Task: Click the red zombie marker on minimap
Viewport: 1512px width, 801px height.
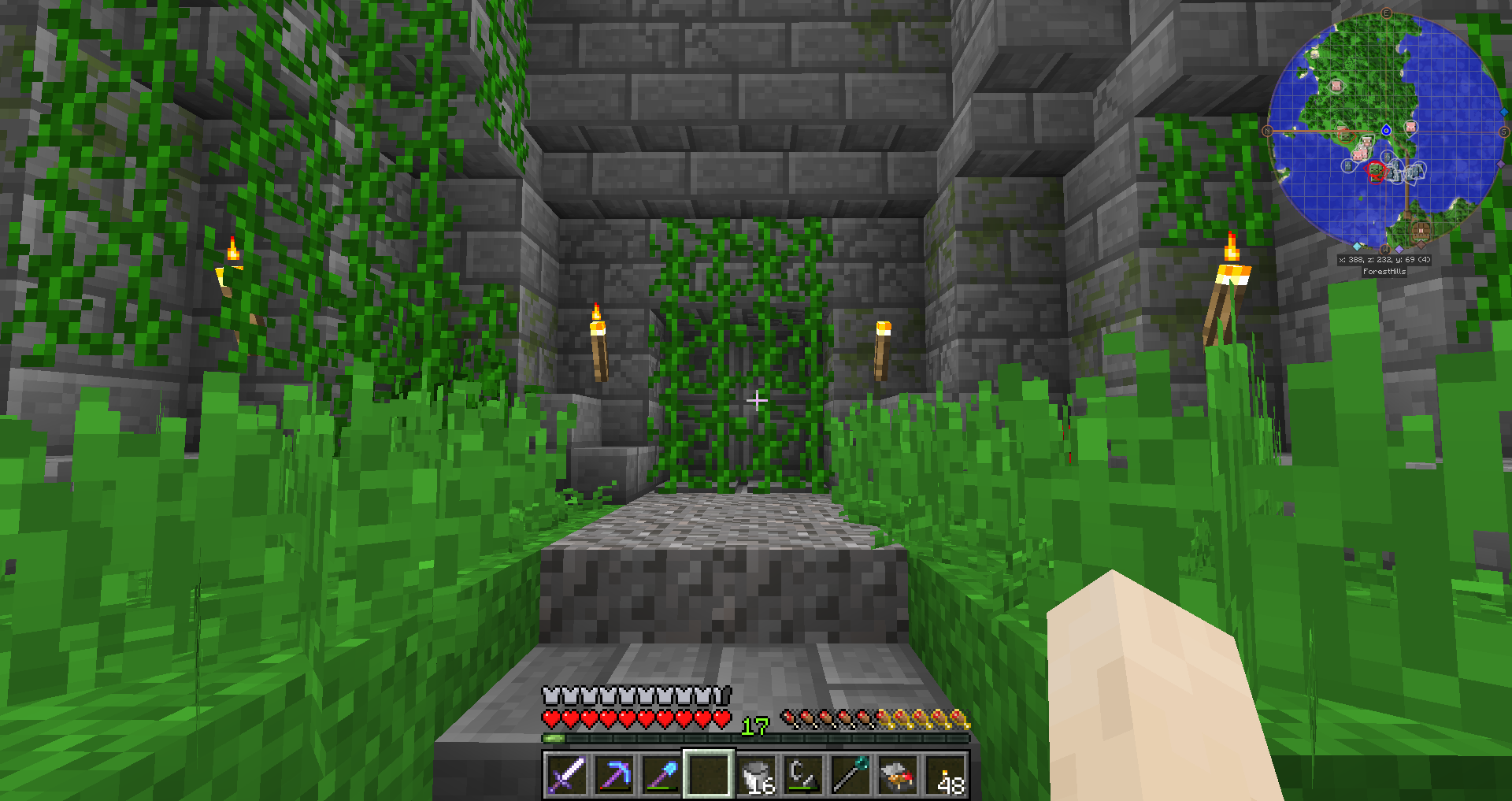Action: pos(1376,170)
